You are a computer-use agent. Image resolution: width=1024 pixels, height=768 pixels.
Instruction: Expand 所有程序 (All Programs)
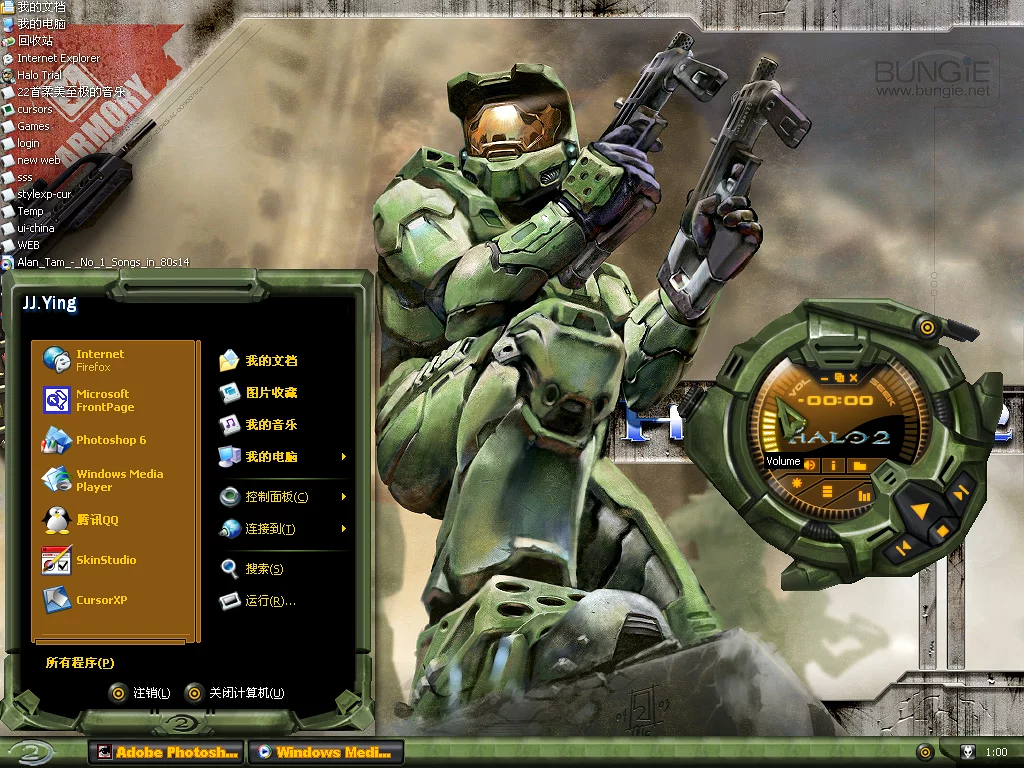coord(80,663)
